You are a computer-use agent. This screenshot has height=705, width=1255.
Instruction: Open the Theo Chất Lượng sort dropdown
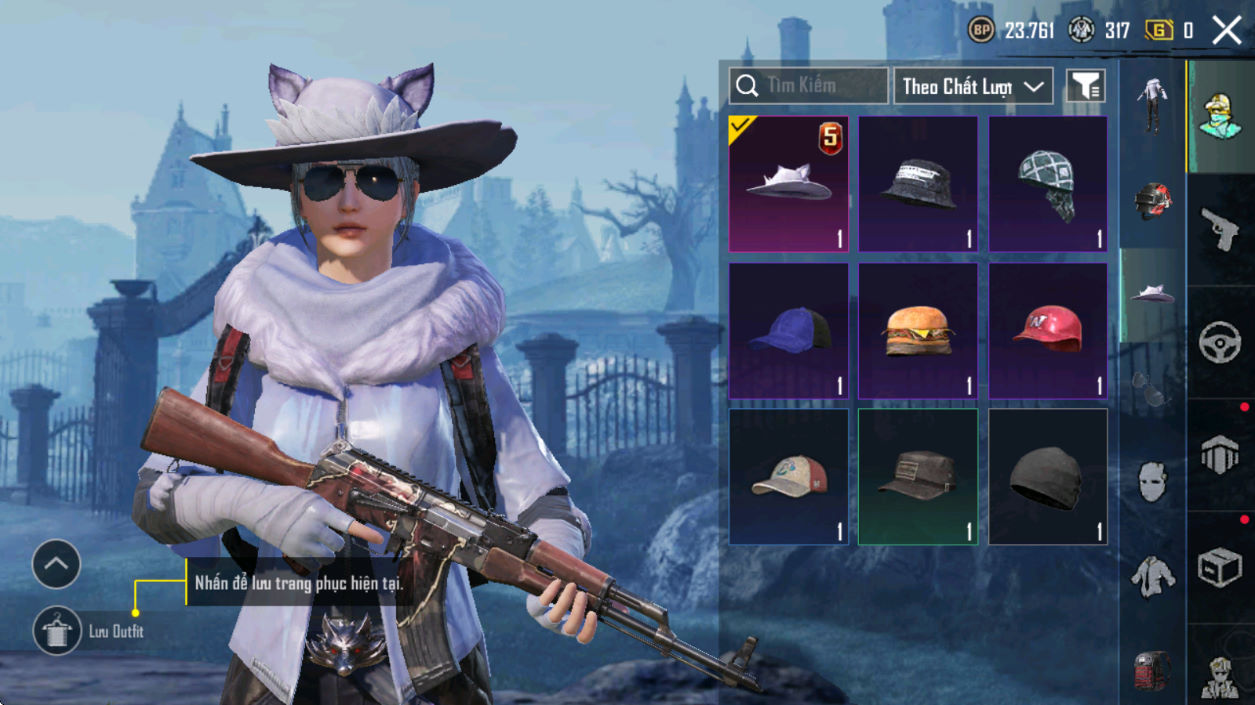[973, 87]
